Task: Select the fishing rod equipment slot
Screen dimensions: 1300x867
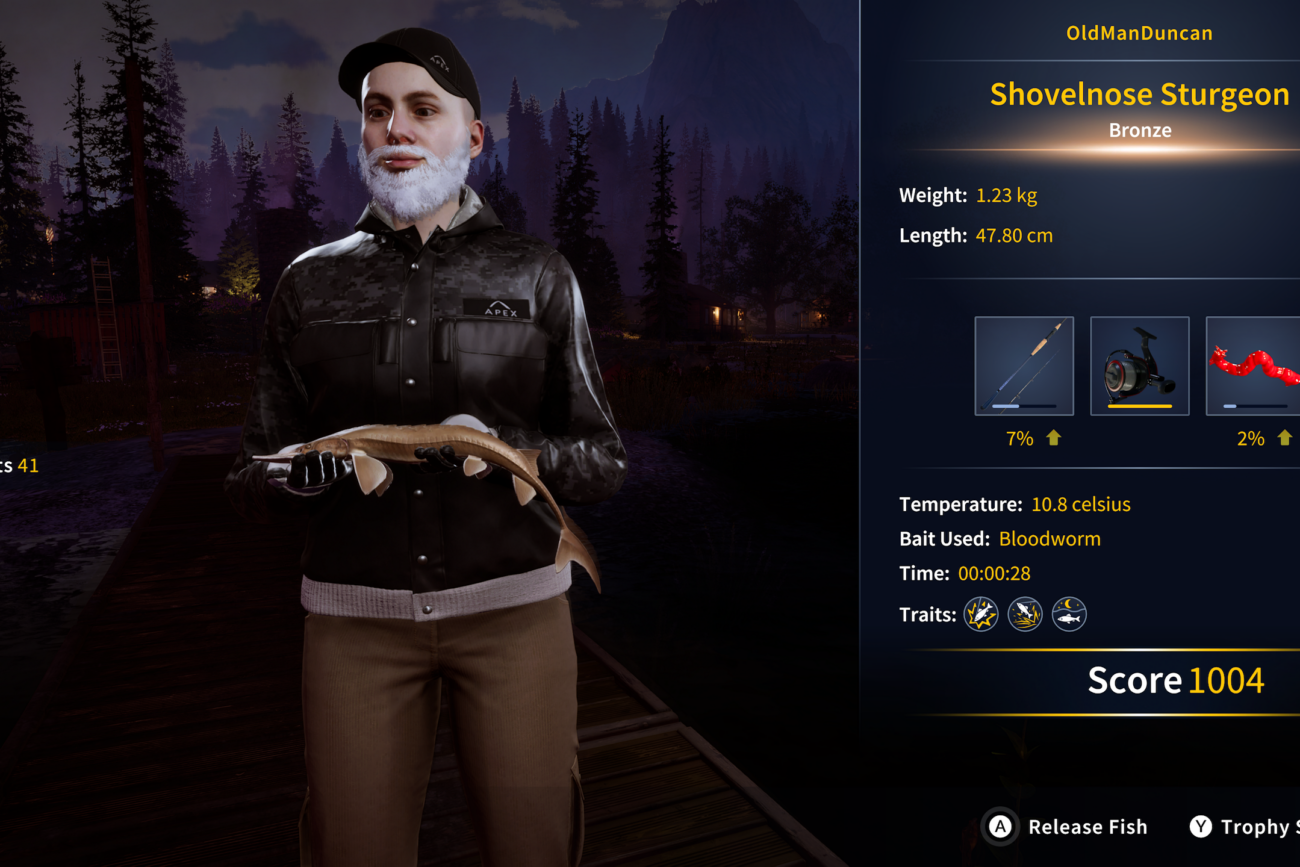Action: [x=1024, y=366]
